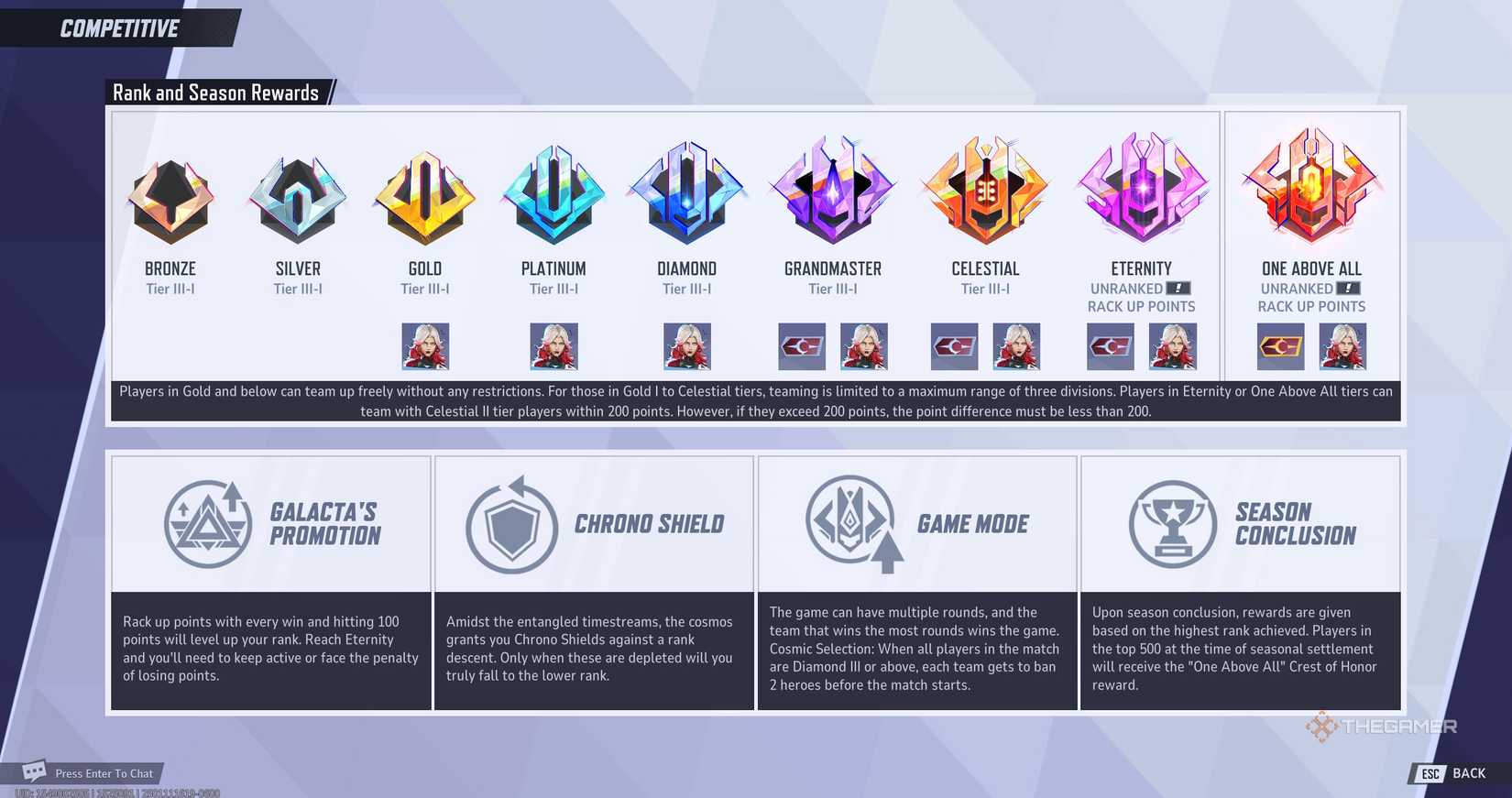Click the Celestial rank emblem
1512x798 pixels.
tap(985, 192)
